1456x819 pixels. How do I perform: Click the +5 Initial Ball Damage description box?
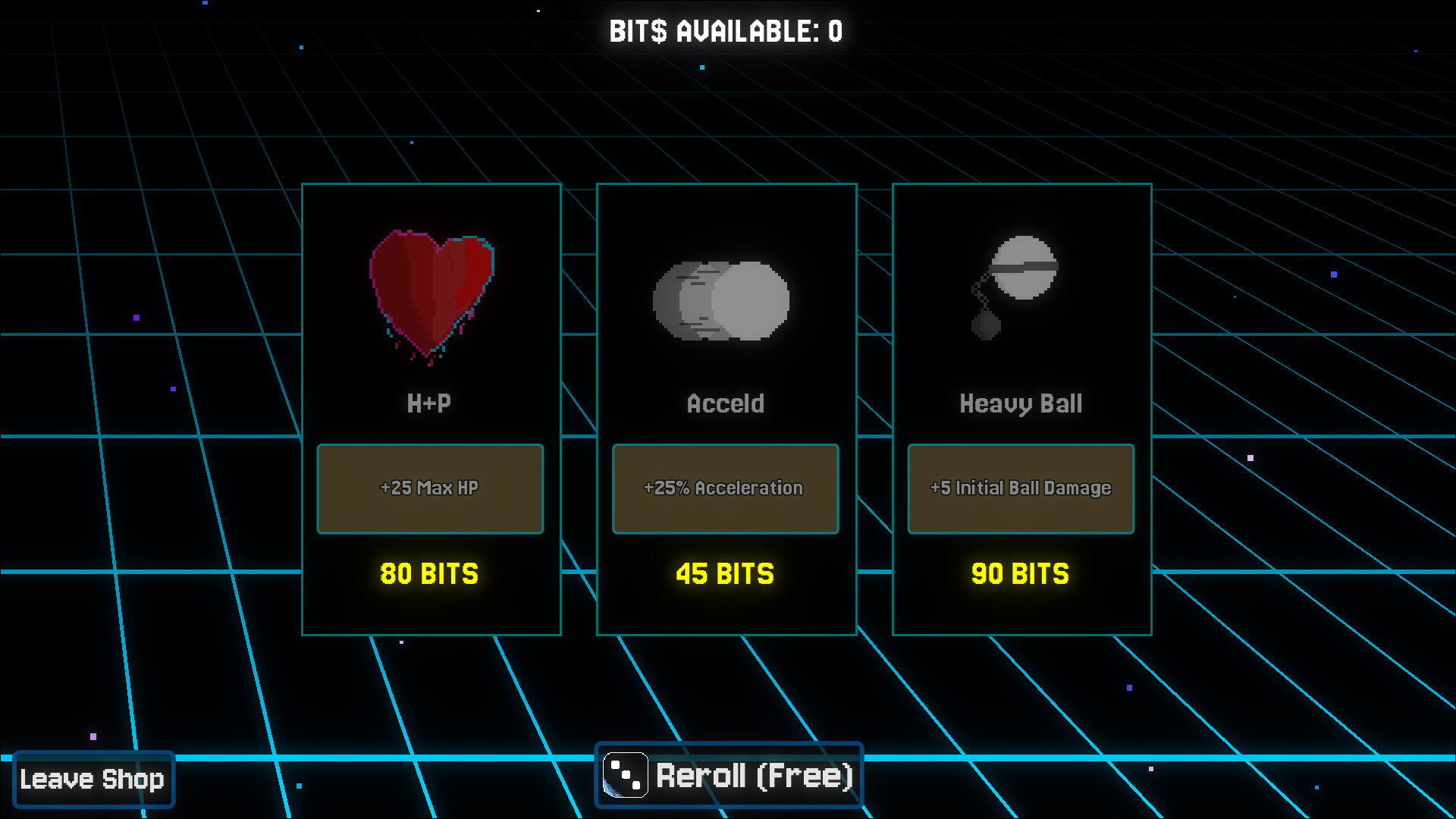click(x=1020, y=488)
